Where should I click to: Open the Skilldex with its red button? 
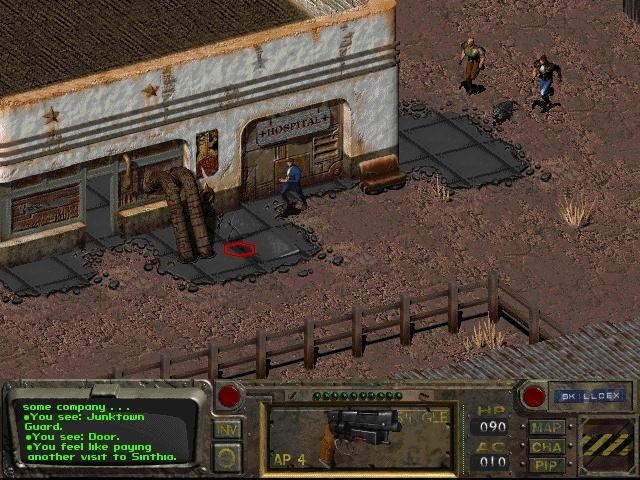[534, 396]
